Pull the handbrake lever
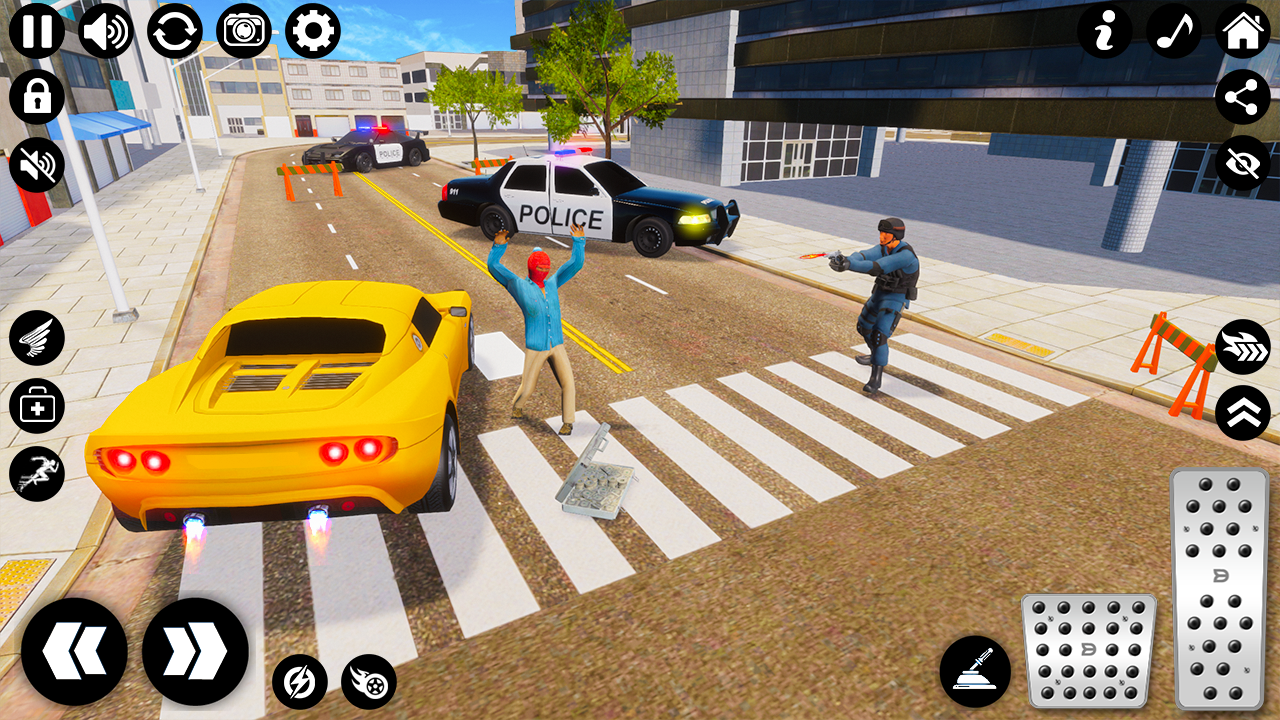Image resolution: width=1280 pixels, height=720 pixels. (x=975, y=668)
